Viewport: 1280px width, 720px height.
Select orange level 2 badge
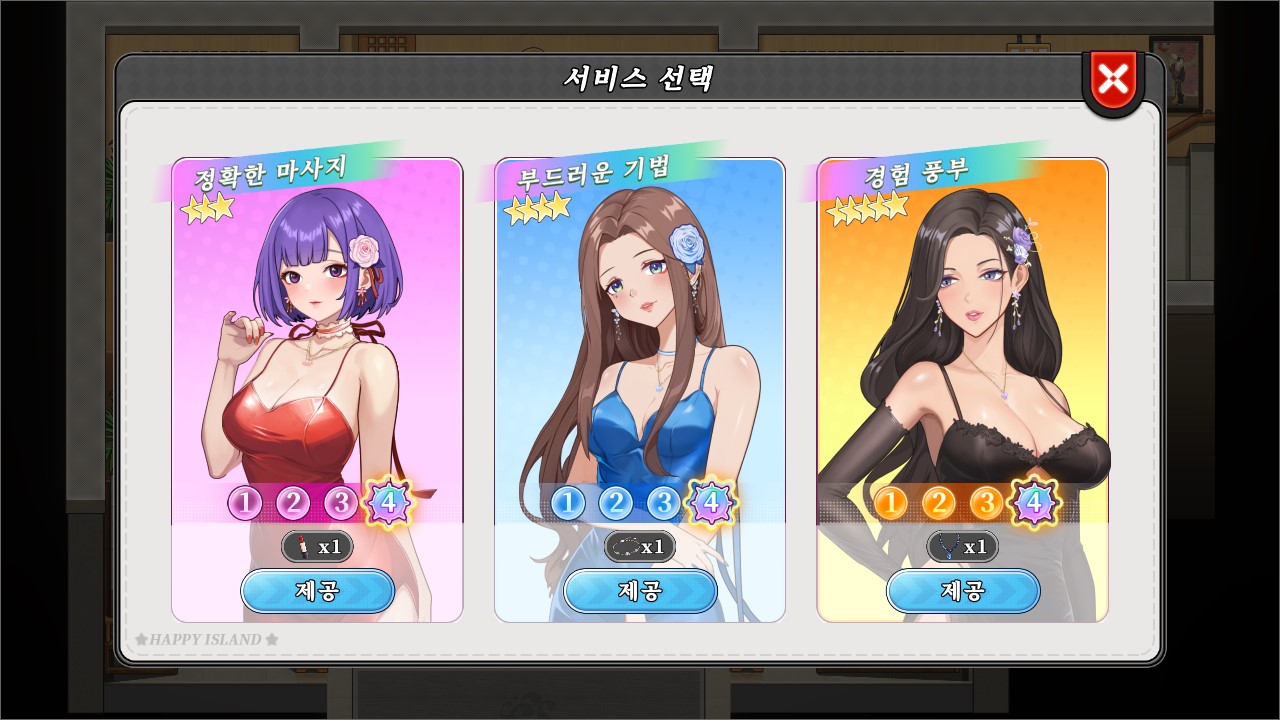tap(939, 503)
